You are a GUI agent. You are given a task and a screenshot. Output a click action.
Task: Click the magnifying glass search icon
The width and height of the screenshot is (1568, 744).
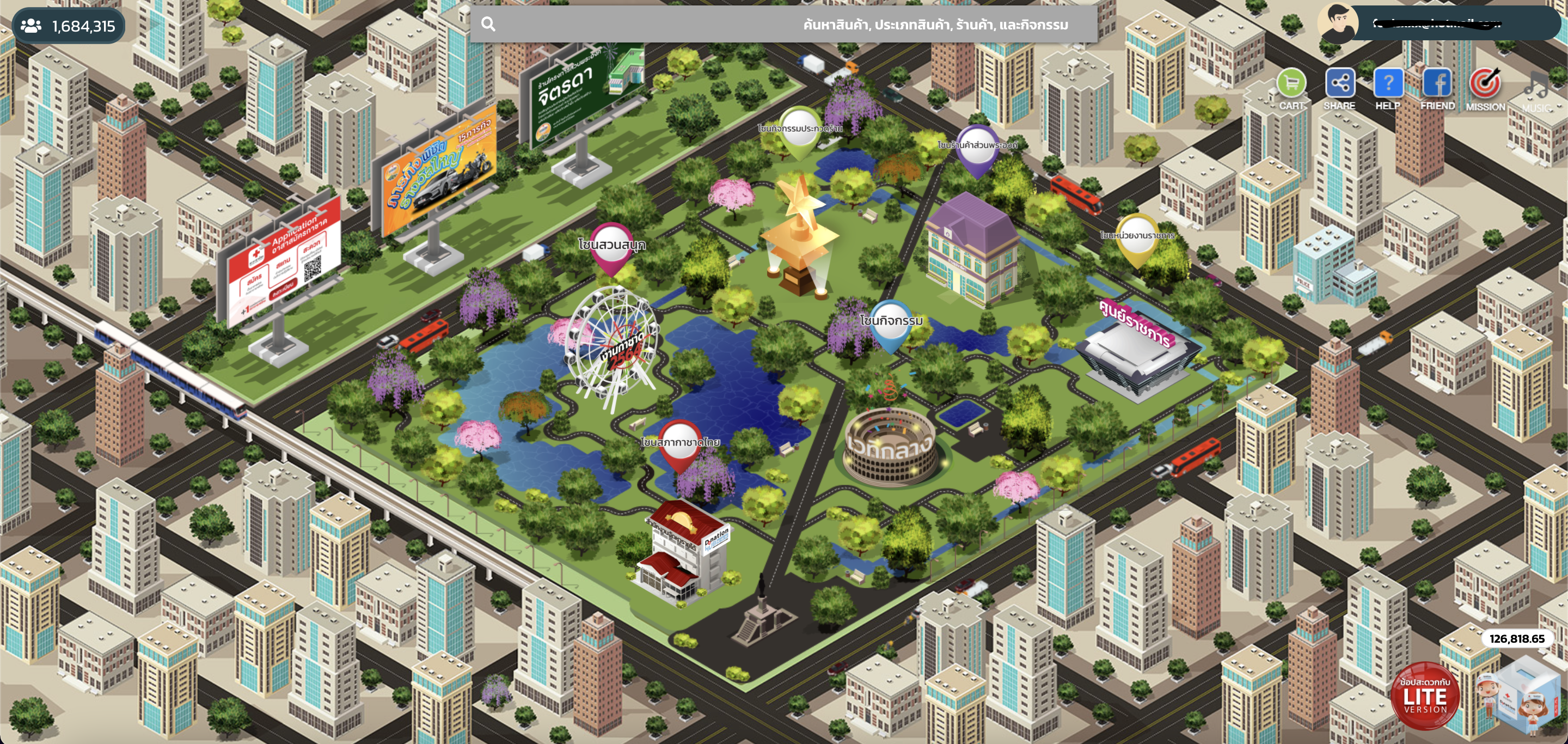[x=488, y=25]
